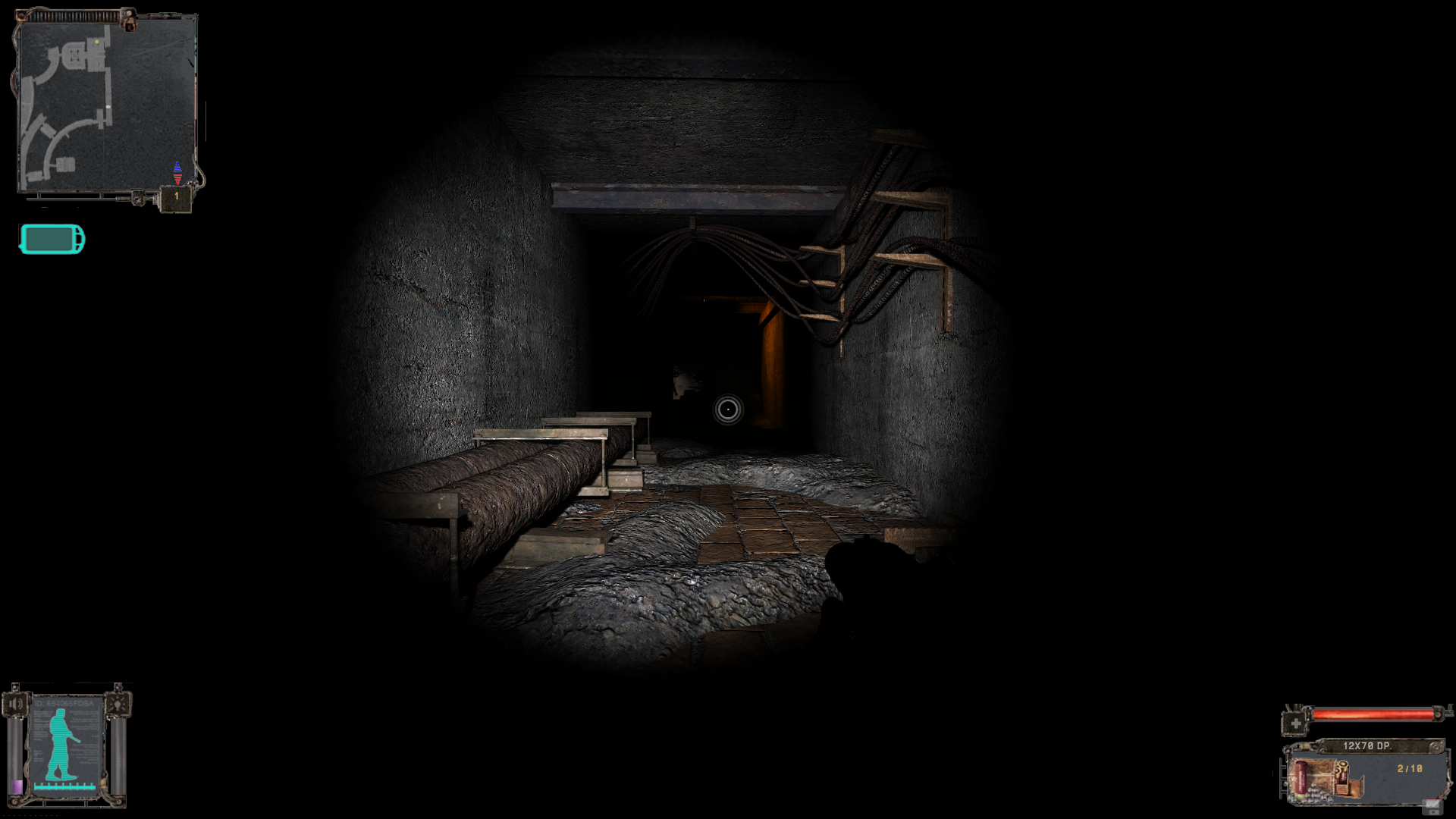Click the white player dot on the minimap
This screenshot has width=1456, height=819.
pos(108,106)
